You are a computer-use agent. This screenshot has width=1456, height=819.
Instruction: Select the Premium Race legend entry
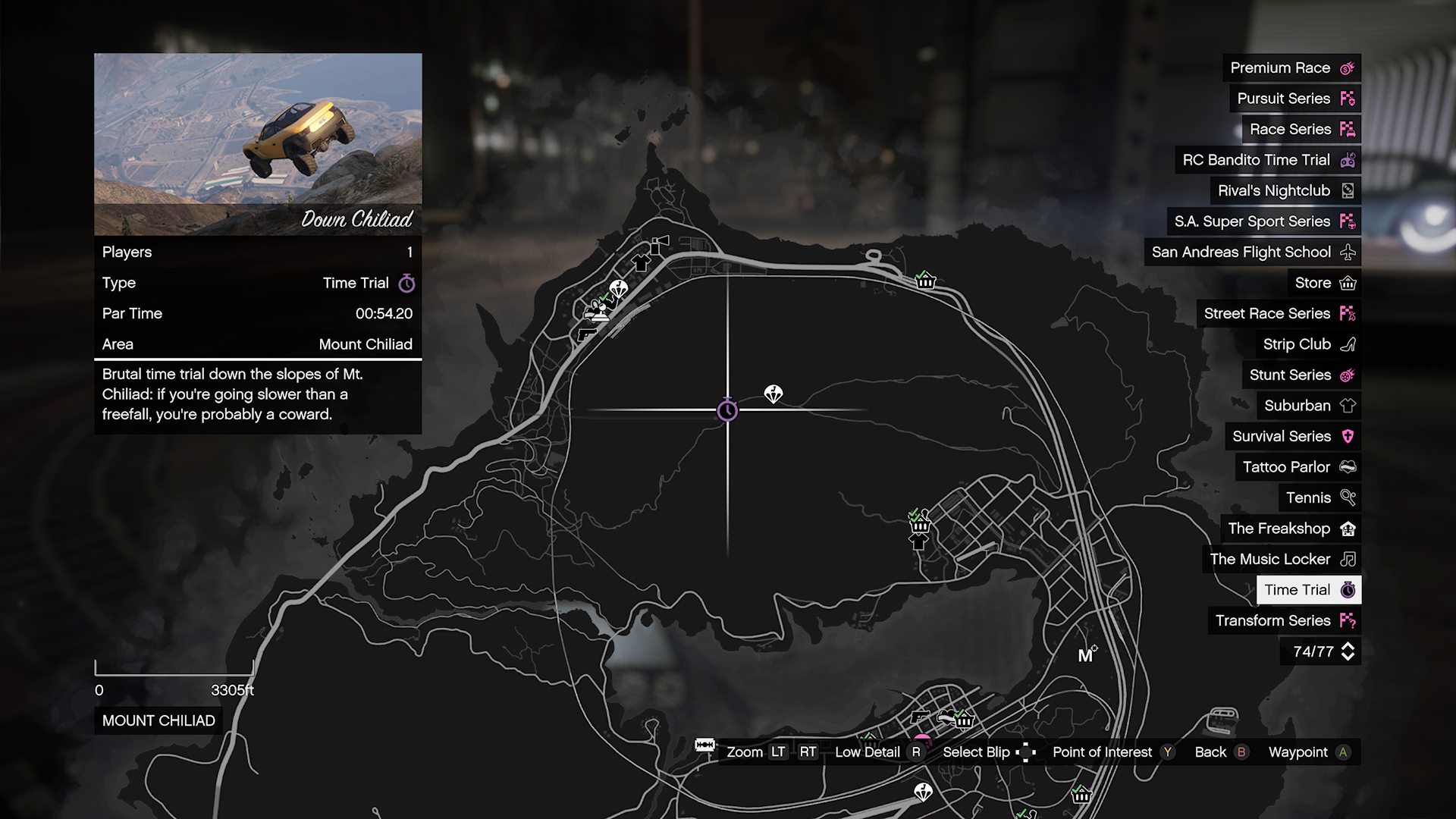click(x=1291, y=68)
